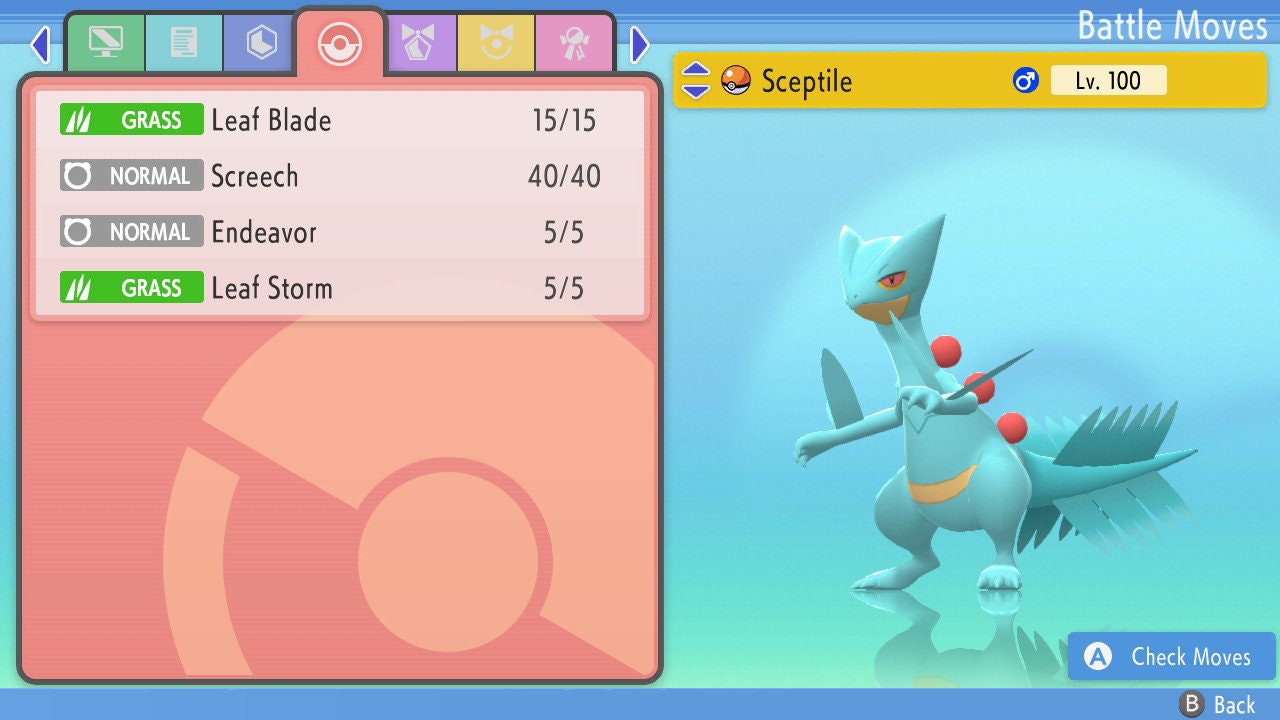Click the left arrow beside the tabs

(40, 44)
